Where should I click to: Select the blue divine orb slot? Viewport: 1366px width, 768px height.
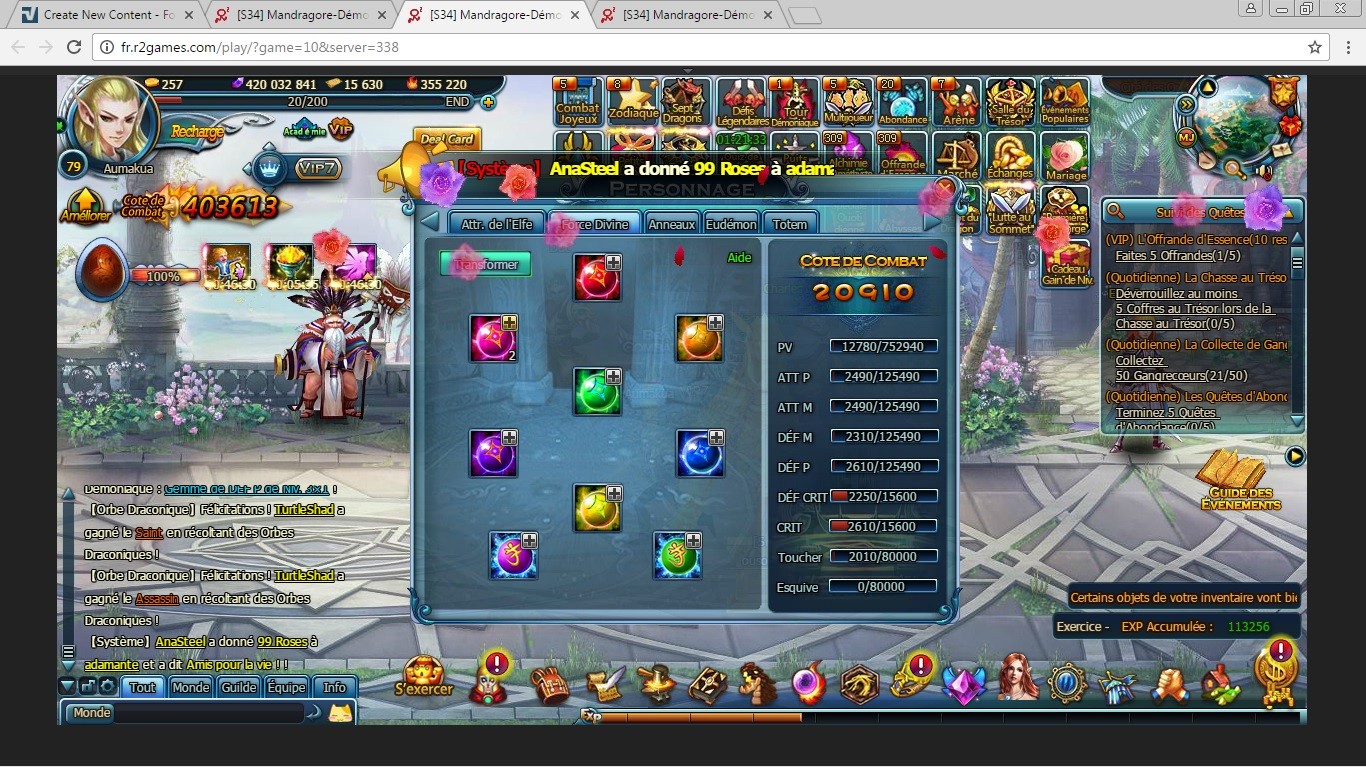coord(699,453)
